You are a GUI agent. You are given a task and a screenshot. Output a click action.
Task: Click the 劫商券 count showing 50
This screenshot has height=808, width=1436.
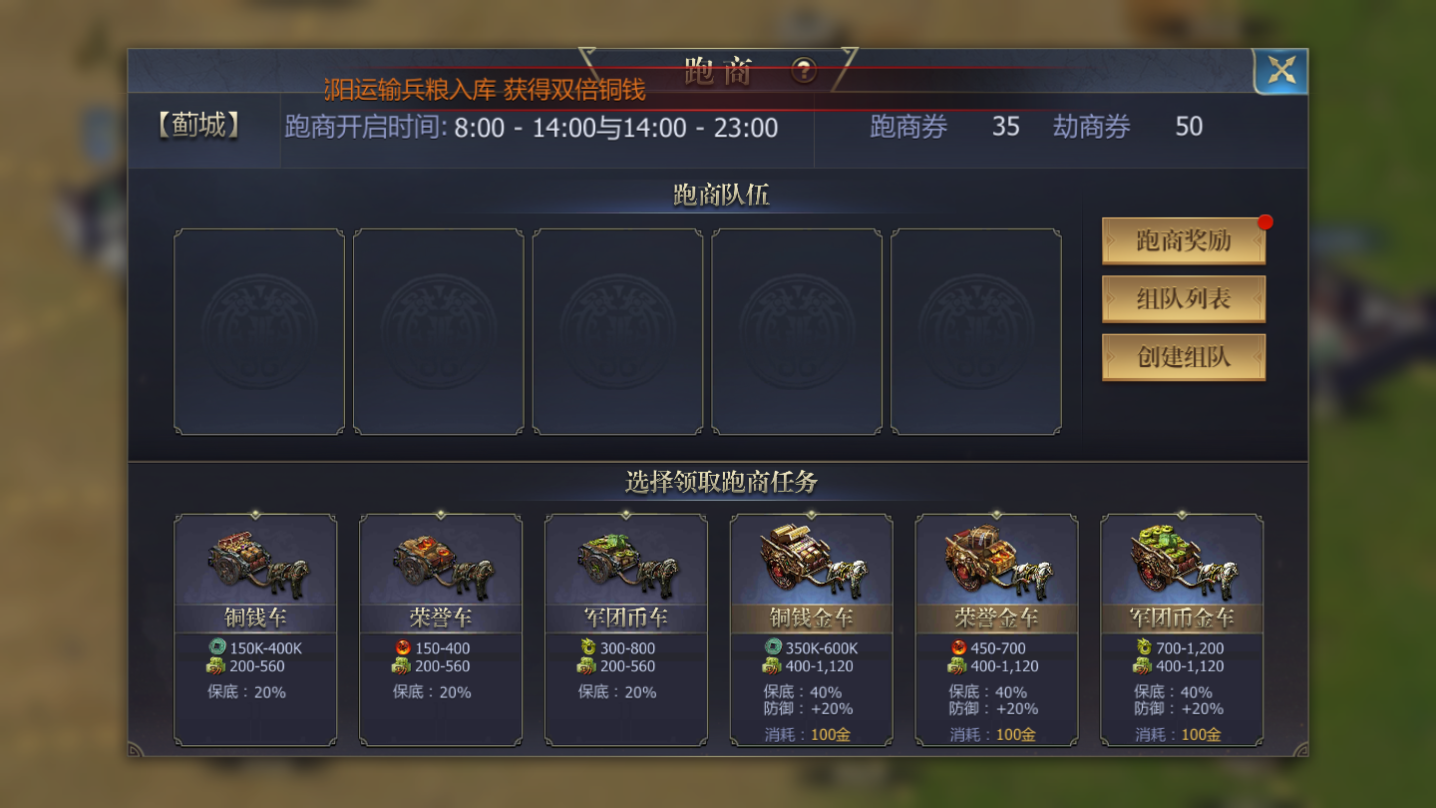pos(1188,127)
